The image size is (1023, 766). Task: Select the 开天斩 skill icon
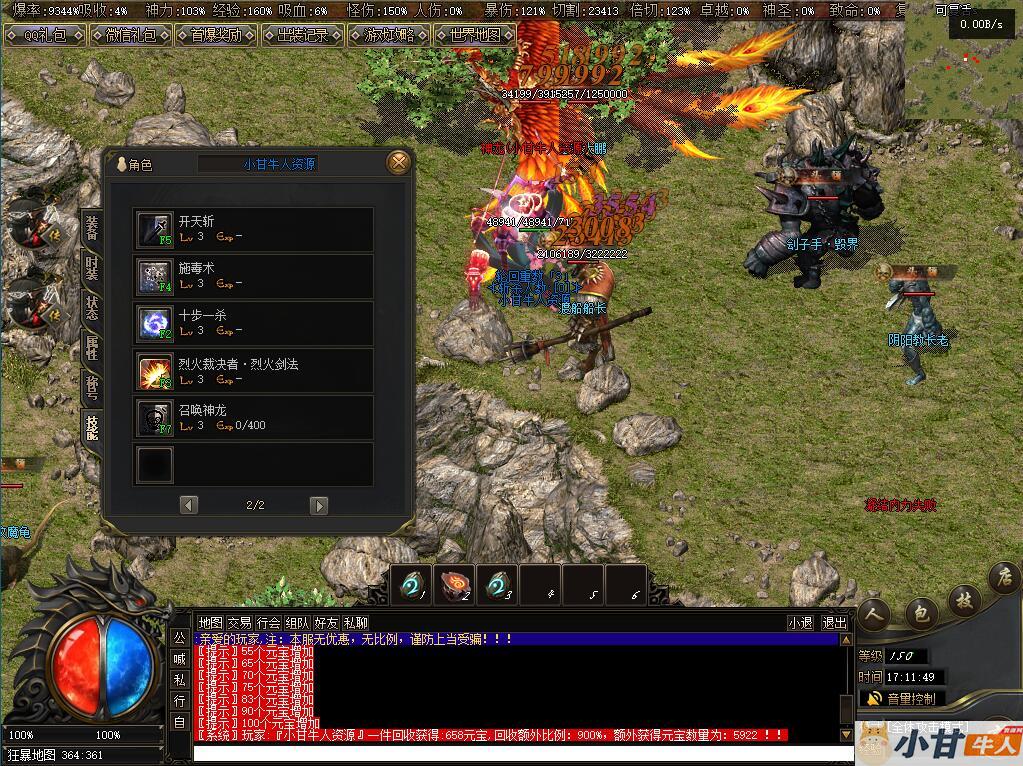pyautogui.click(x=155, y=229)
